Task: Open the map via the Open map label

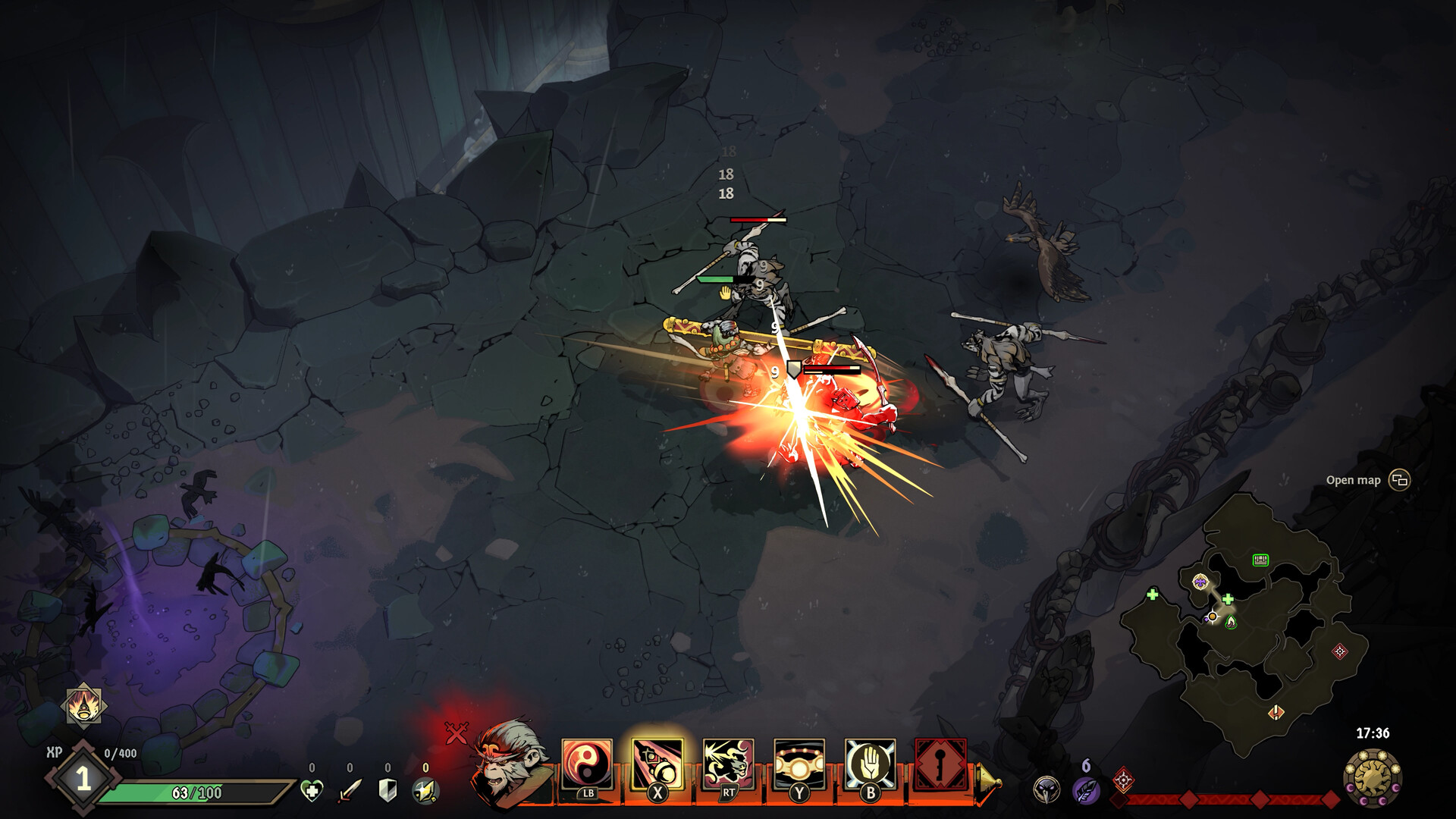Action: tap(1354, 479)
